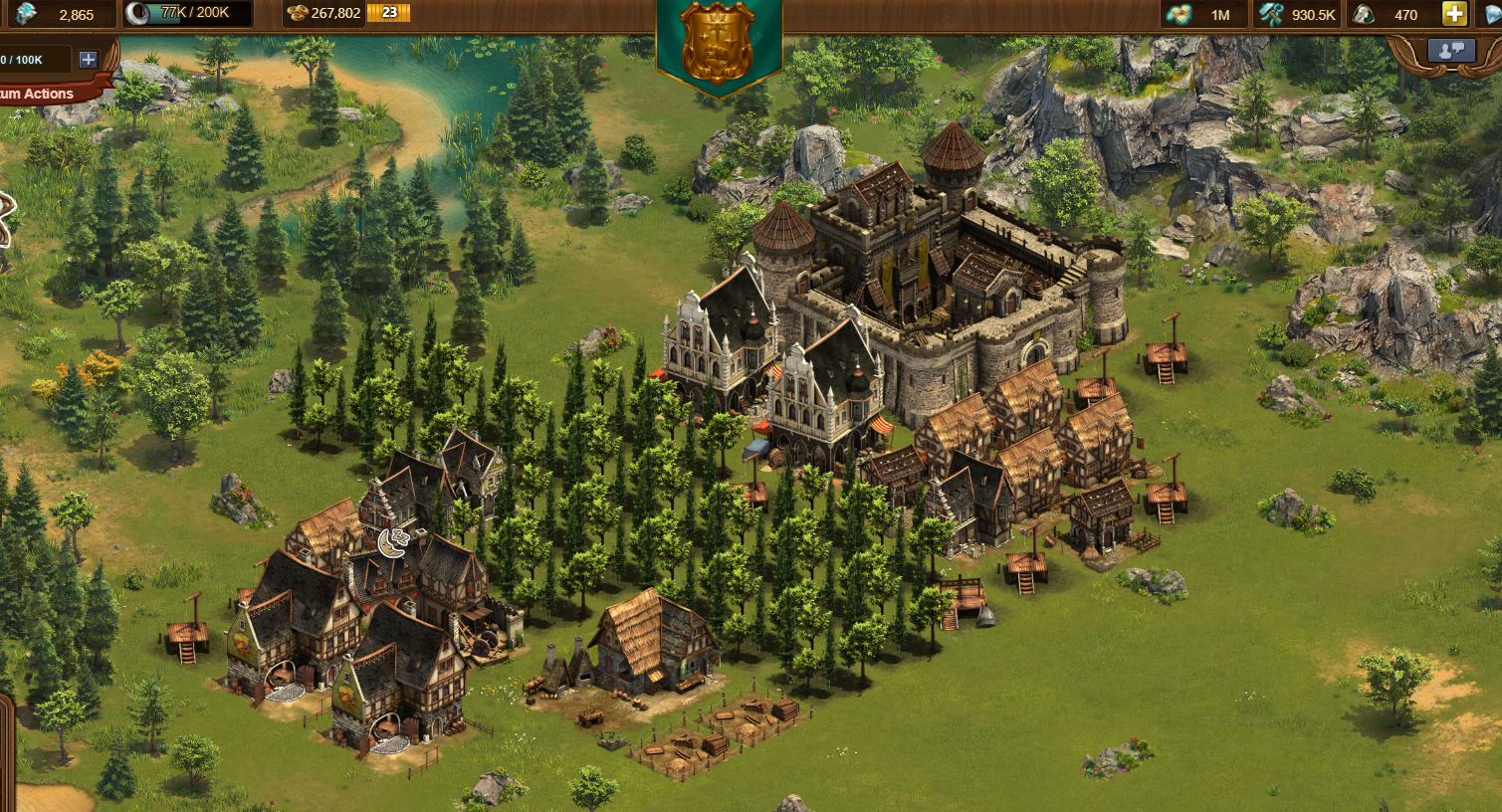Click the gold plus button next to 470
The image size is (1502, 812).
pos(1454,14)
